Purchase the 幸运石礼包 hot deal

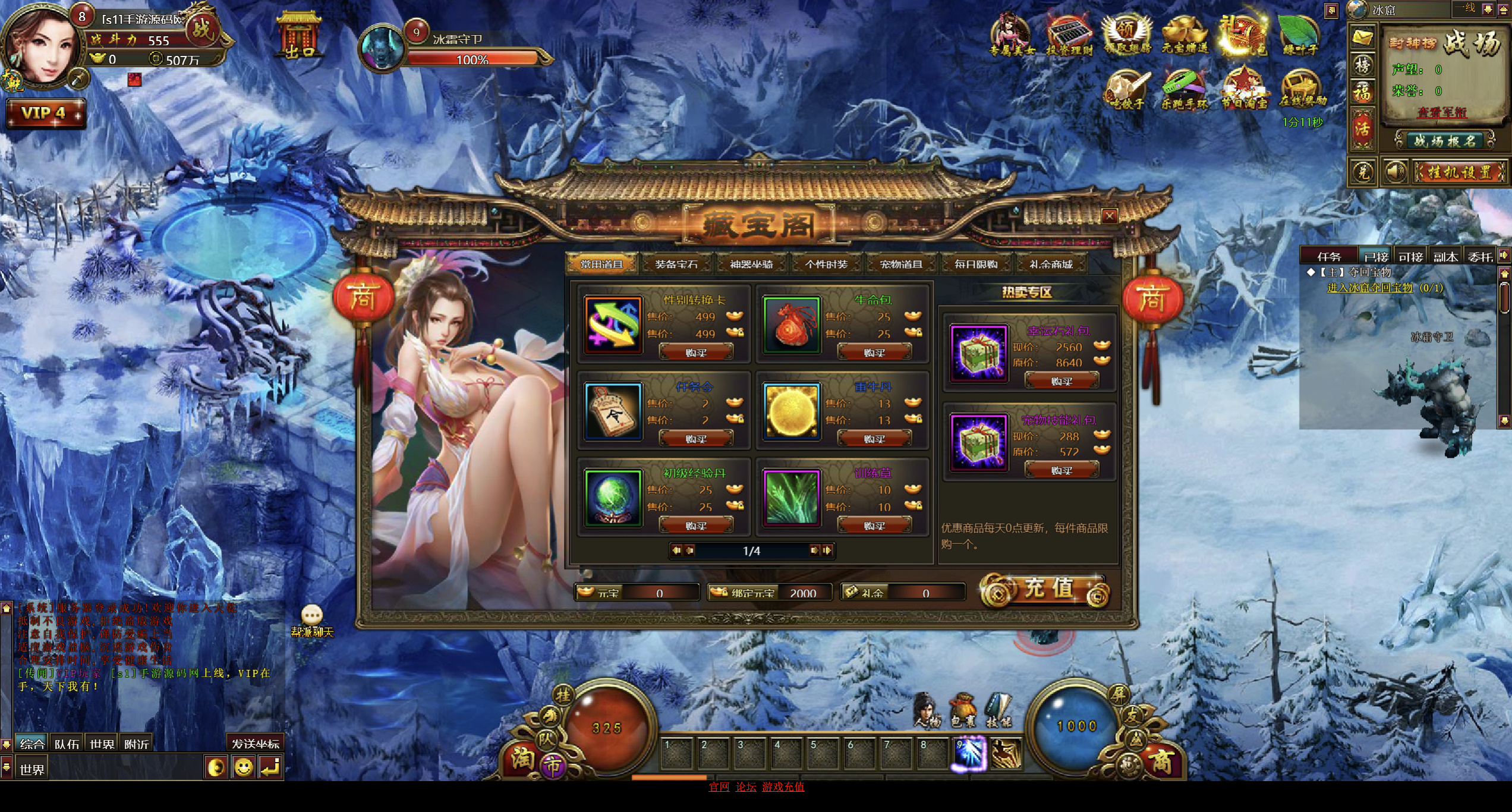click(1061, 381)
